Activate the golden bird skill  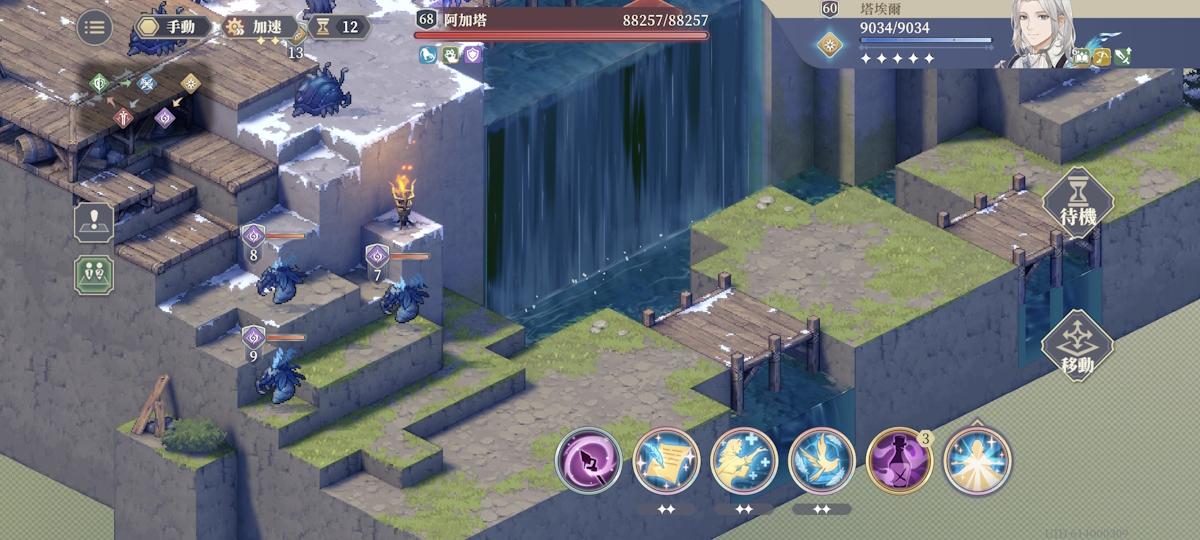point(822,461)
